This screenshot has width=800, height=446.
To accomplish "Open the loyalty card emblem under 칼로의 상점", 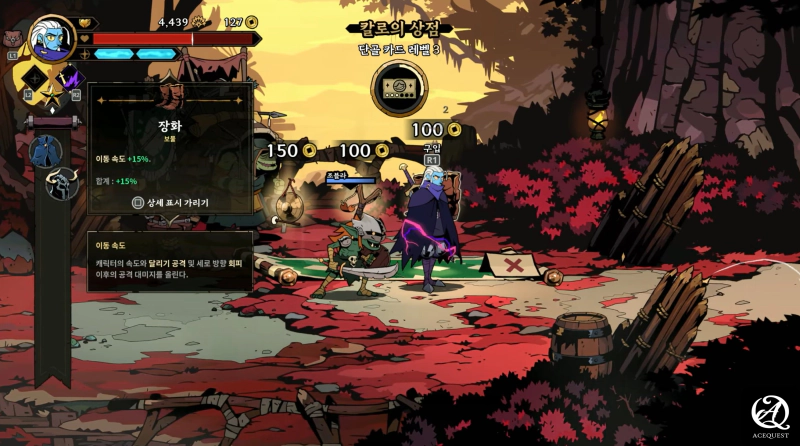I will pyautogui.click(x=398, y=88).
